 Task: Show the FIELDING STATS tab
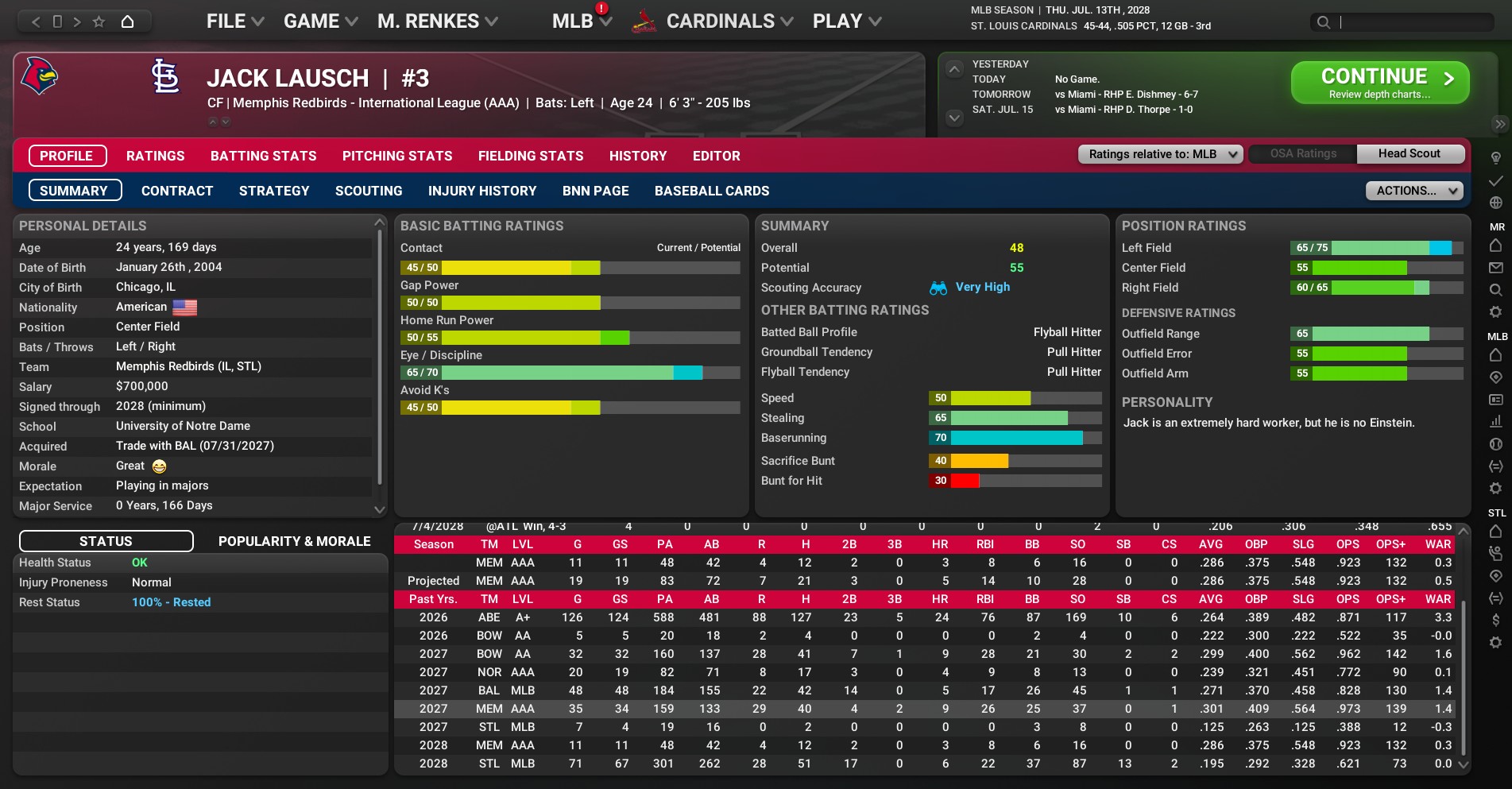coord(530,156)
